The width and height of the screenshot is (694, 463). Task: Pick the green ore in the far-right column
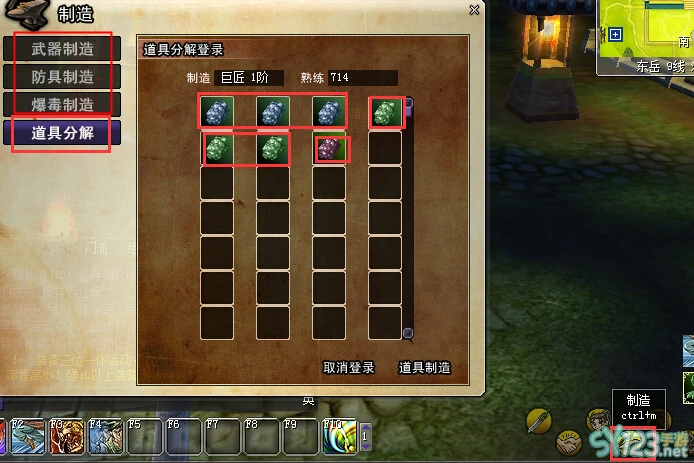click(385, 113)
